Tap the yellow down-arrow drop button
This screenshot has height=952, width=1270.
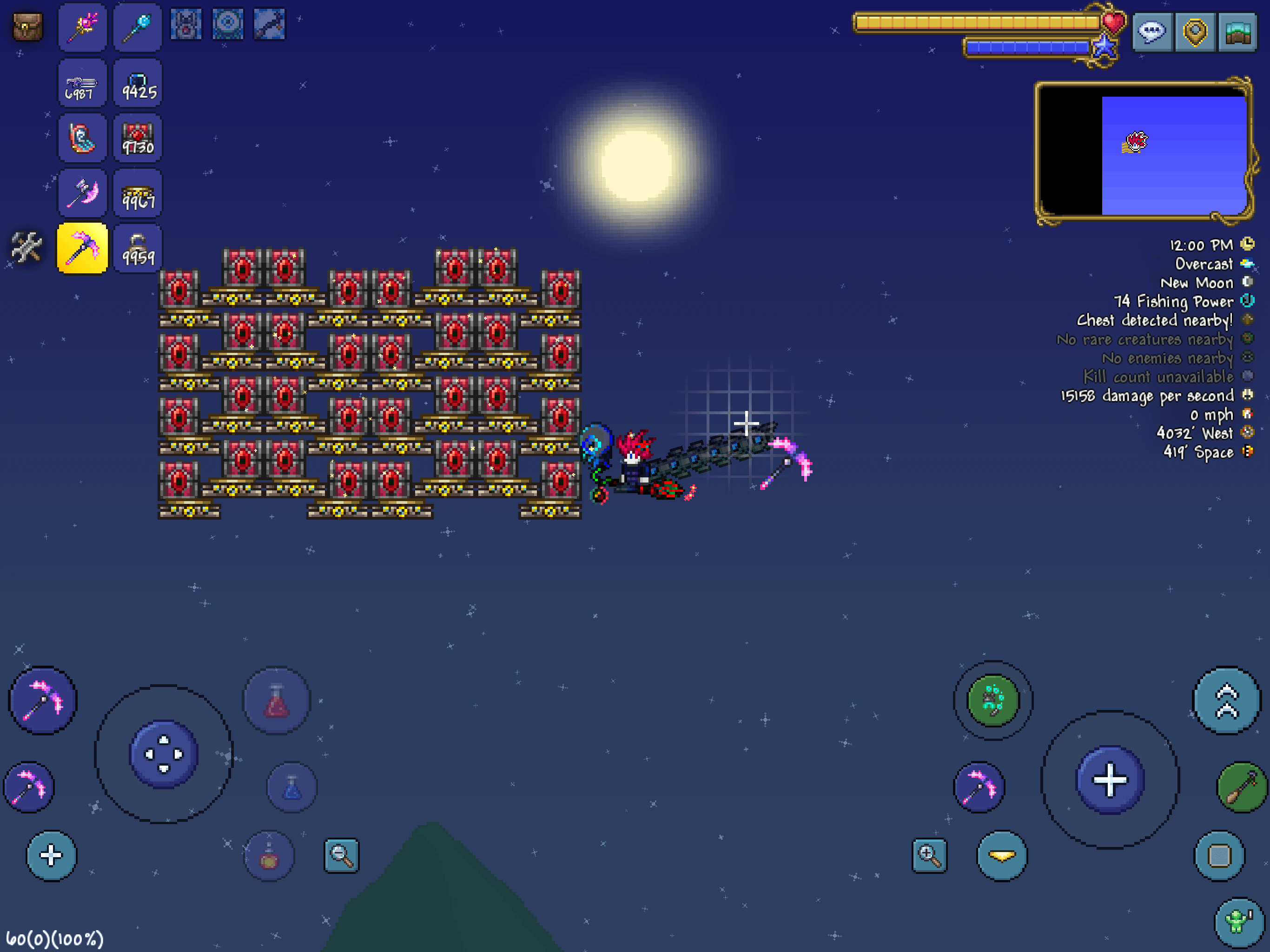1002,855
